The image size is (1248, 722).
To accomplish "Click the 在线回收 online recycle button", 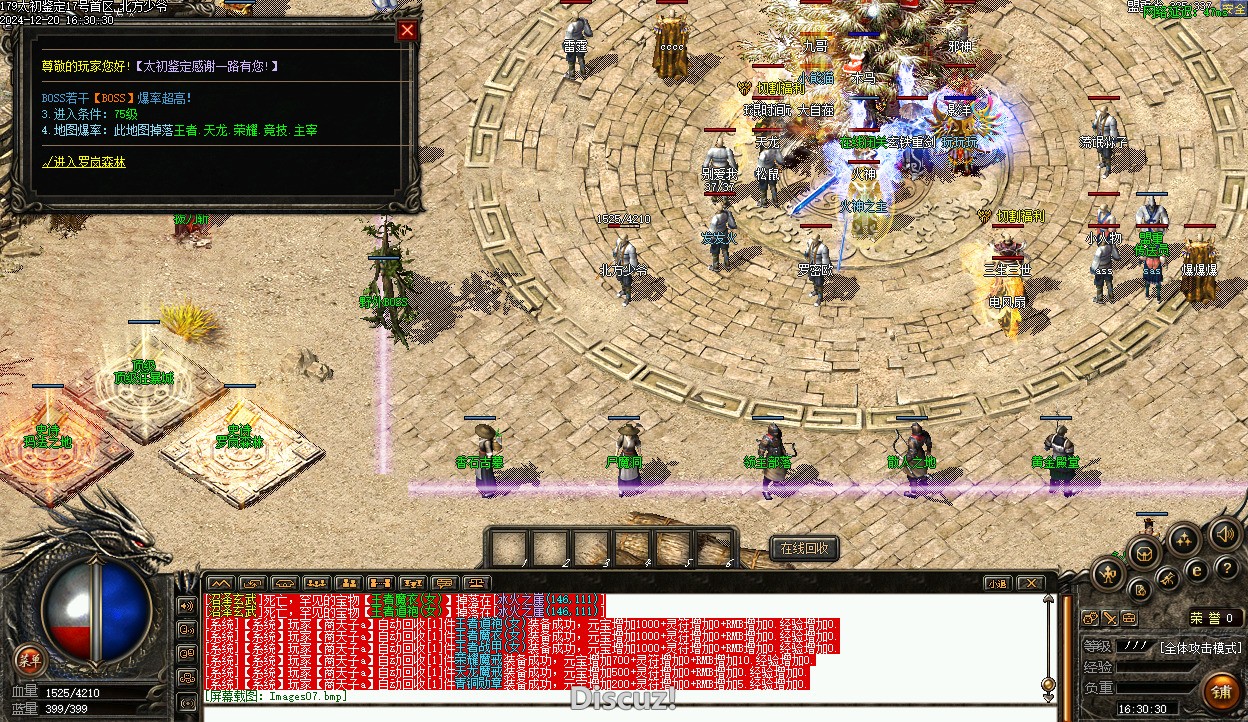I will 804,548.
